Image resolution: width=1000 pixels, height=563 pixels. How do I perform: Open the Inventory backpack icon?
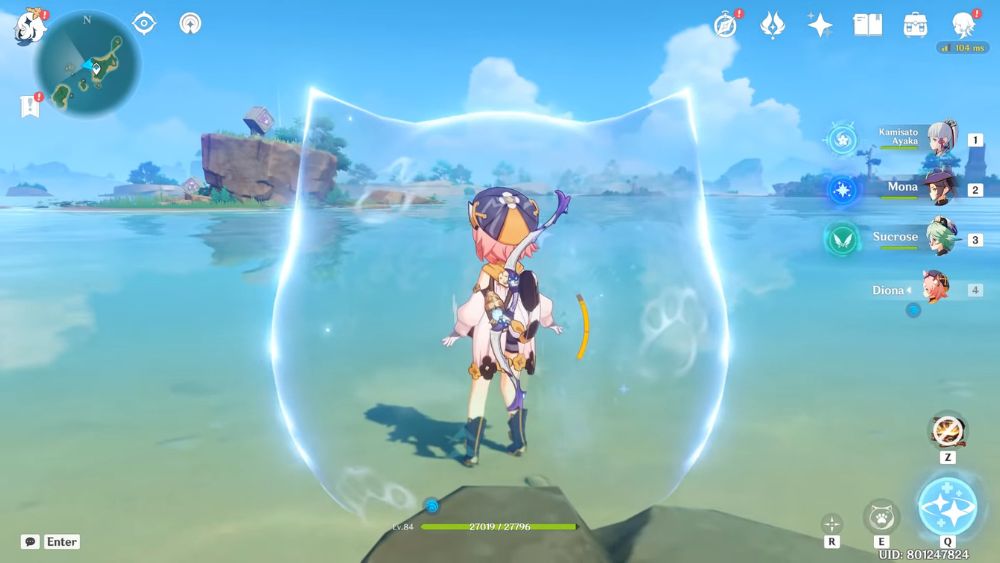914,25
